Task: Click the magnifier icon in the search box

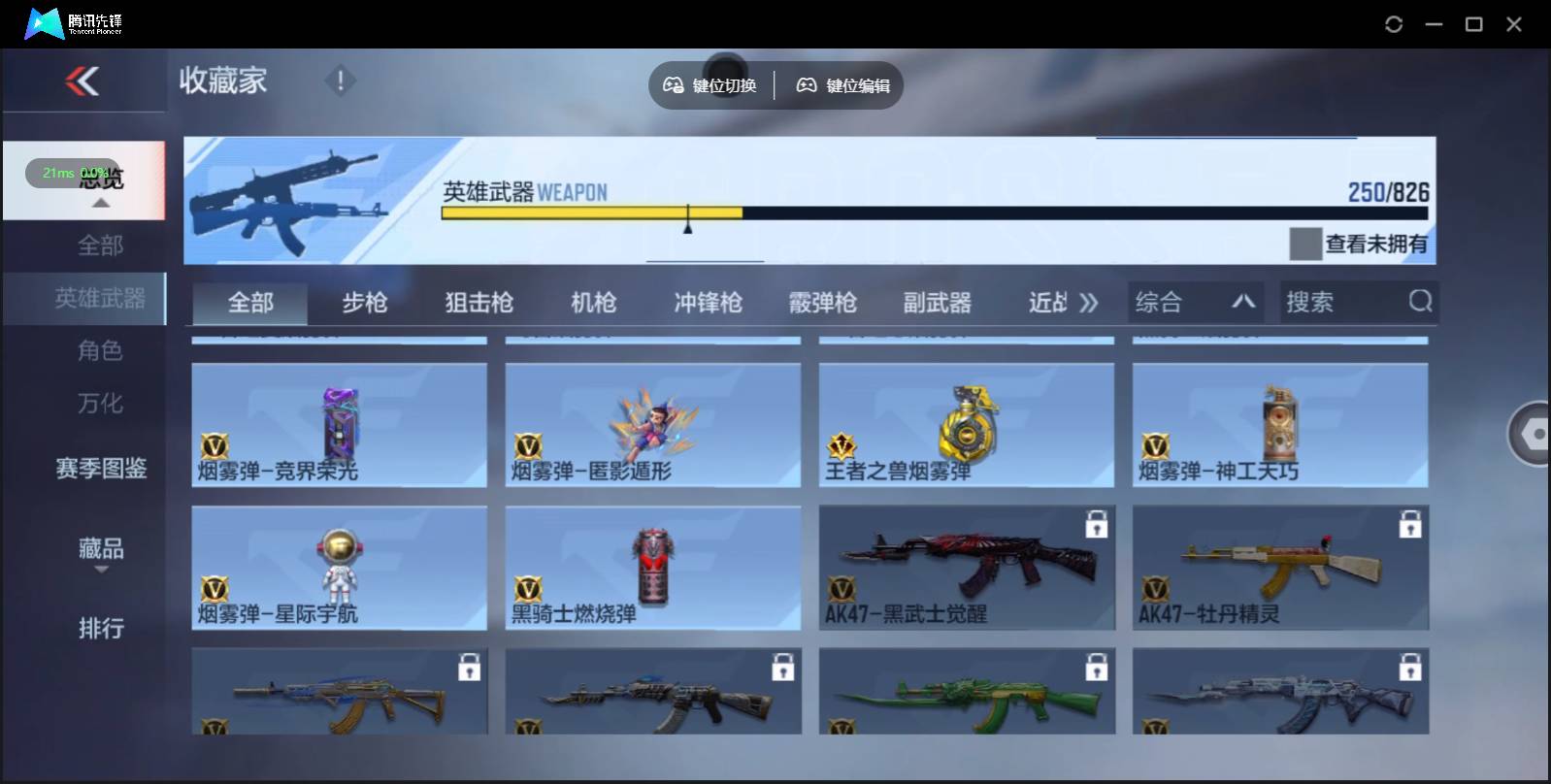Action: tap(1421, 302)
